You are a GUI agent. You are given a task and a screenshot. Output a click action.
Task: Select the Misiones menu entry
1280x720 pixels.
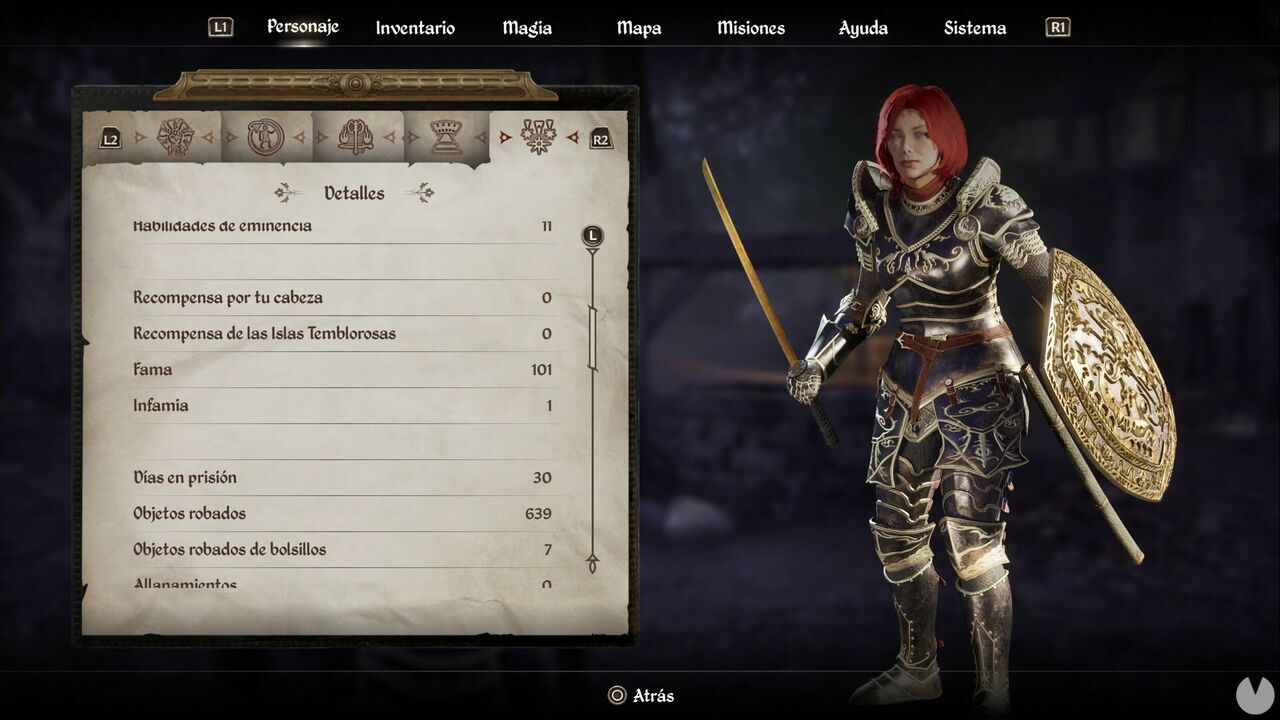tap(750, 28)
